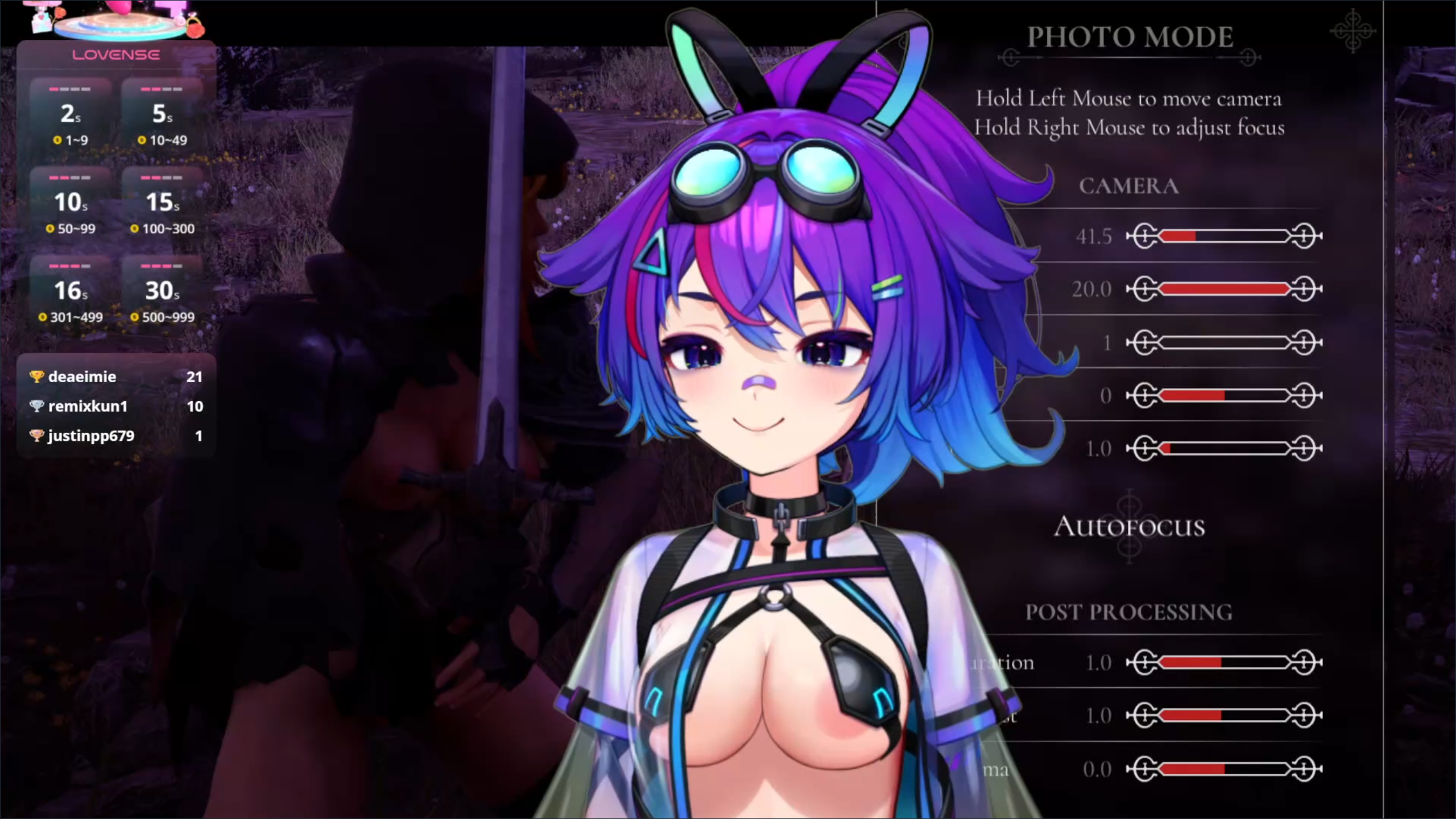Adjust the camera slider showing 0
Viewport: 1456px width, 819px height.
[x=1224, y=396]
